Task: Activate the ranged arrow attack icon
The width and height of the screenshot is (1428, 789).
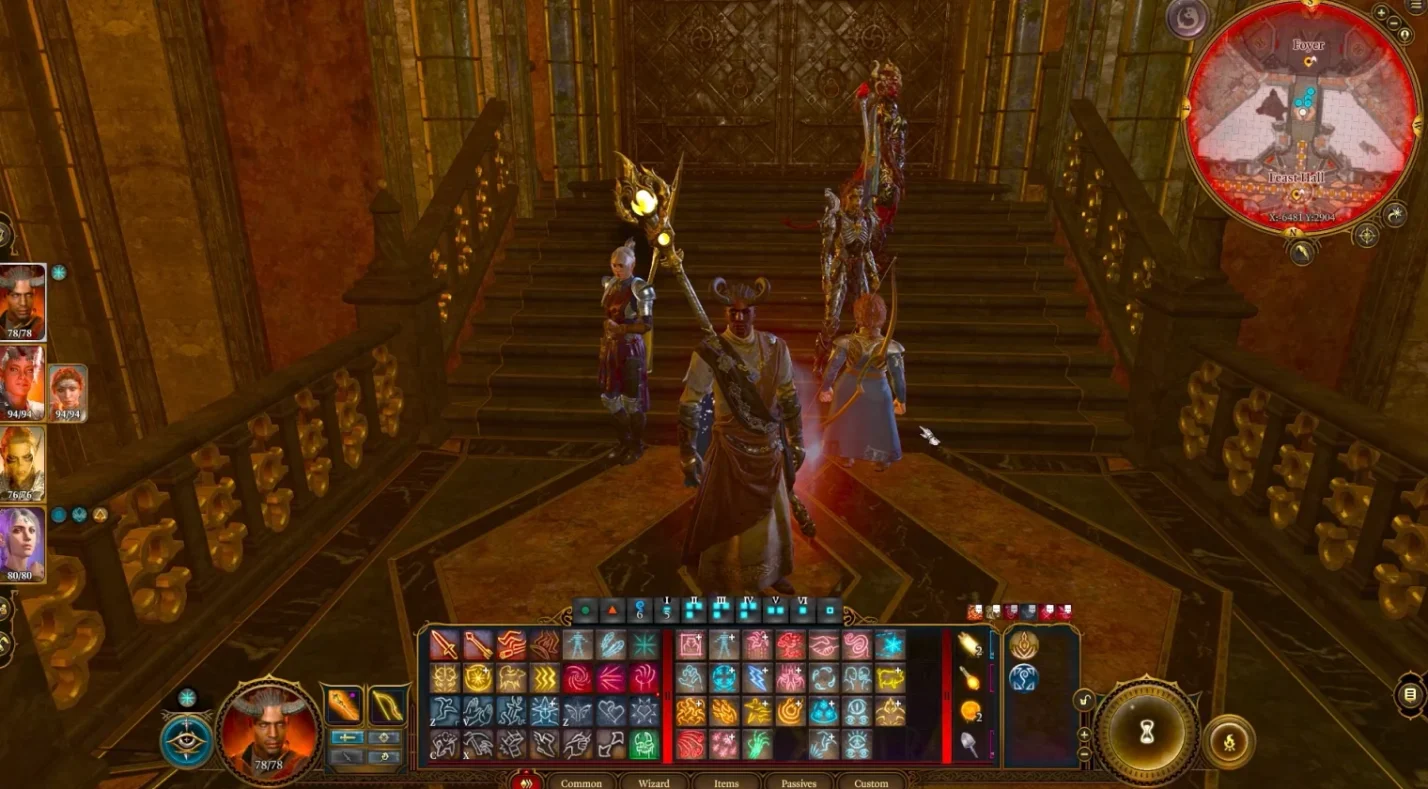Action: tap(478, 645)
